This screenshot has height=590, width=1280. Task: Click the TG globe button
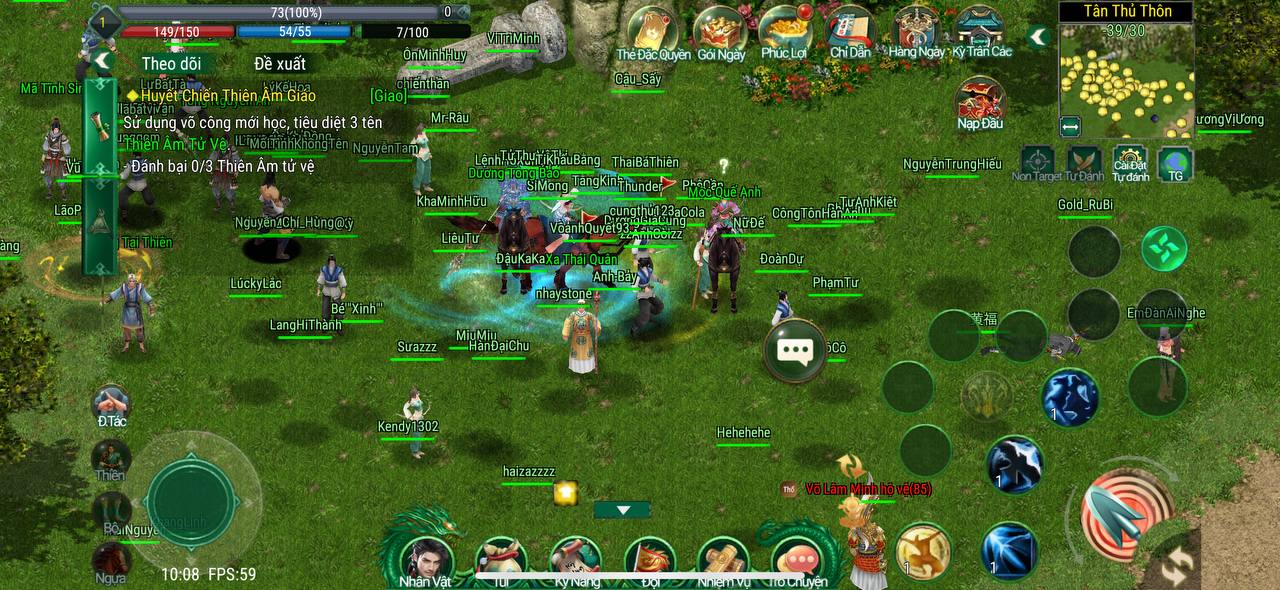point(1175,163)
